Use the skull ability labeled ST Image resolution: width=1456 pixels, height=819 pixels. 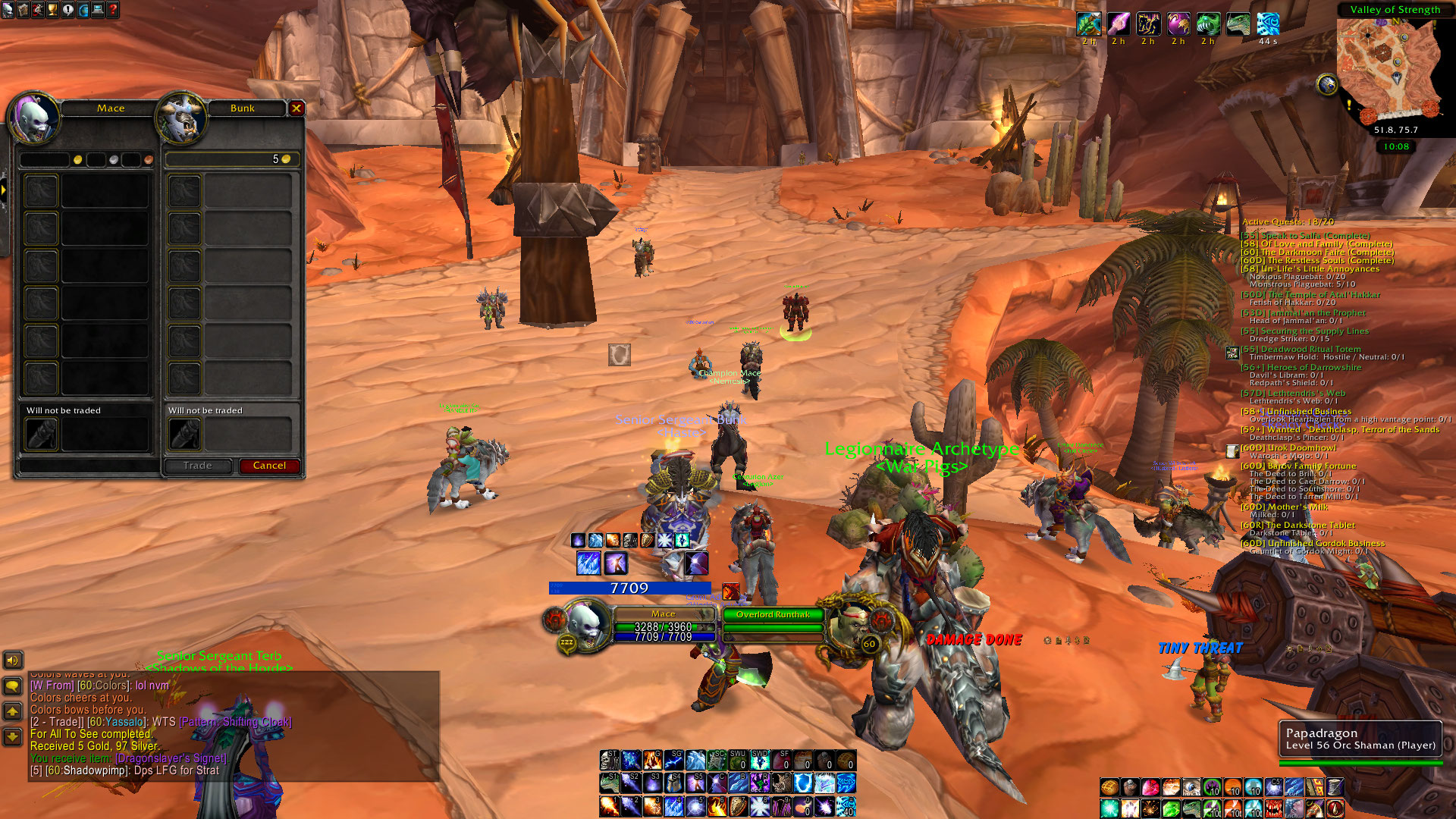click(x=609, y=760)
